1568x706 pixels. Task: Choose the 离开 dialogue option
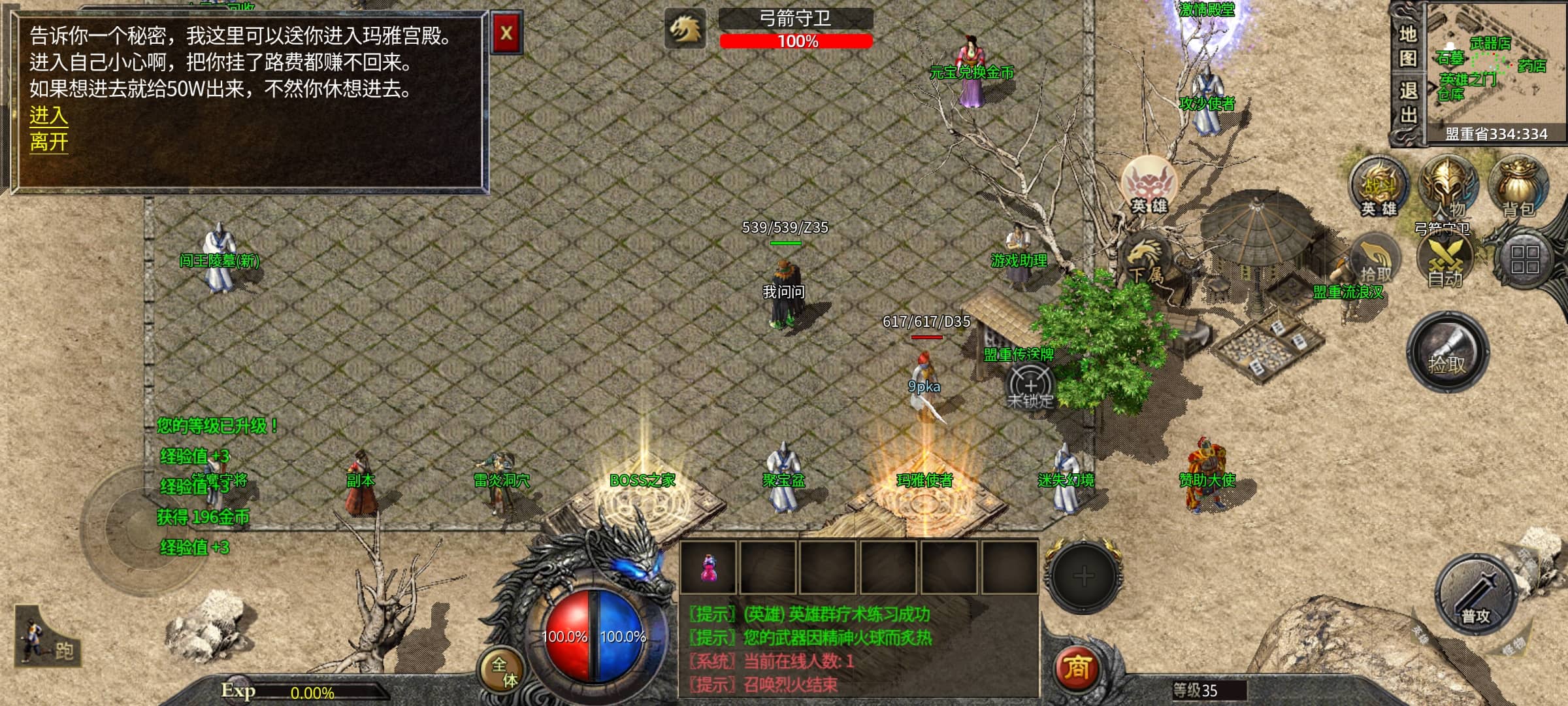48,142
